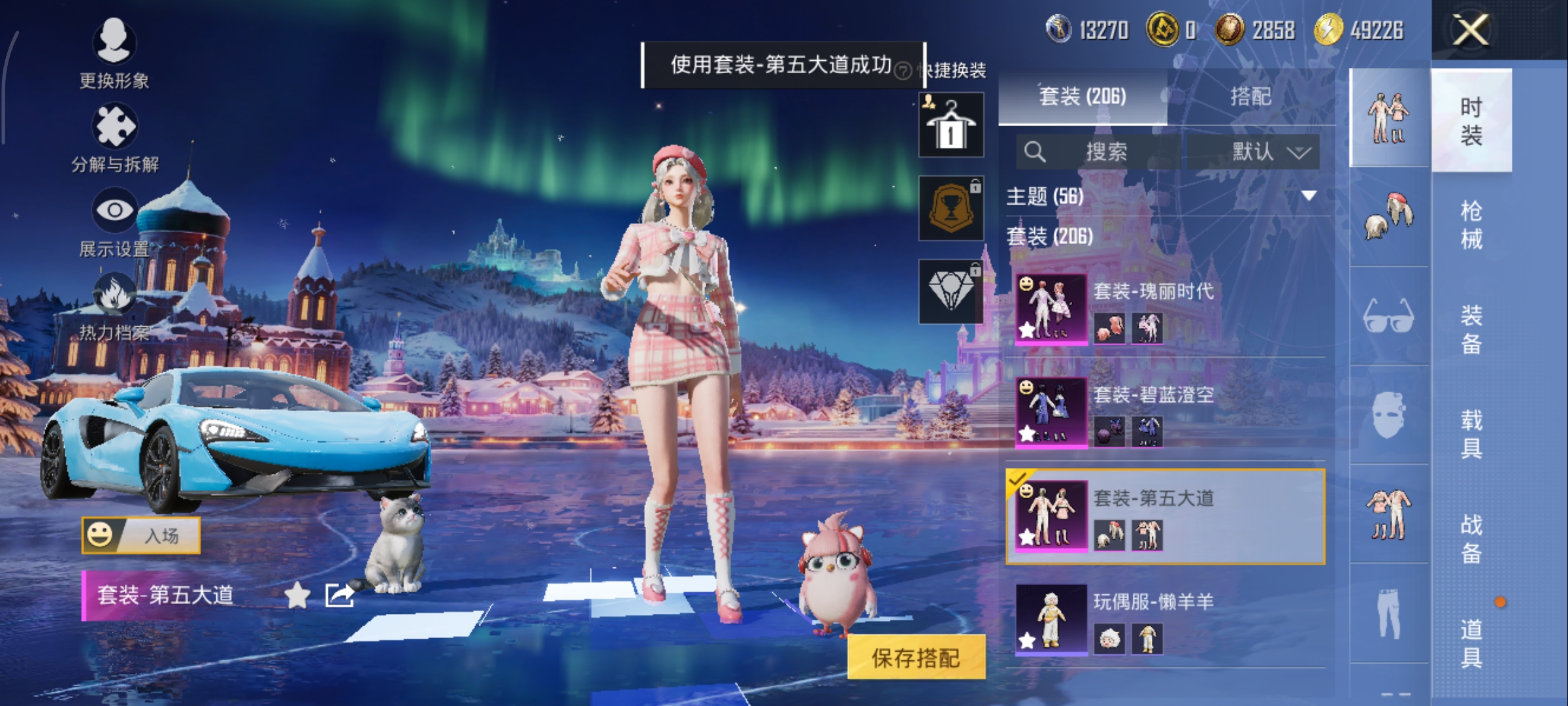Open the 载具 vehicles category
The image size is (1568, 706).
(x=1471, y=433)
